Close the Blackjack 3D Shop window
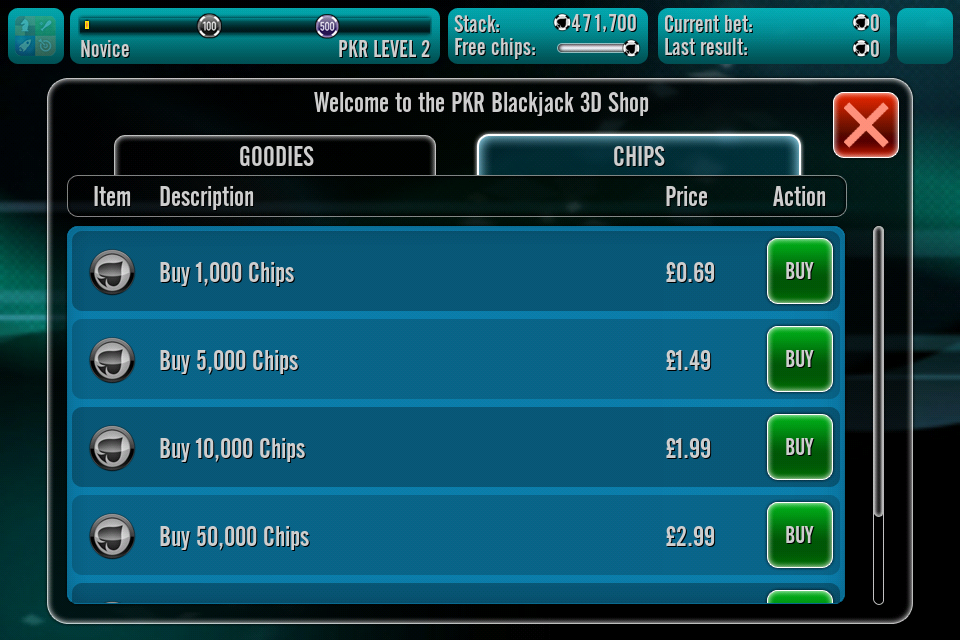 [x=865, y=125]
